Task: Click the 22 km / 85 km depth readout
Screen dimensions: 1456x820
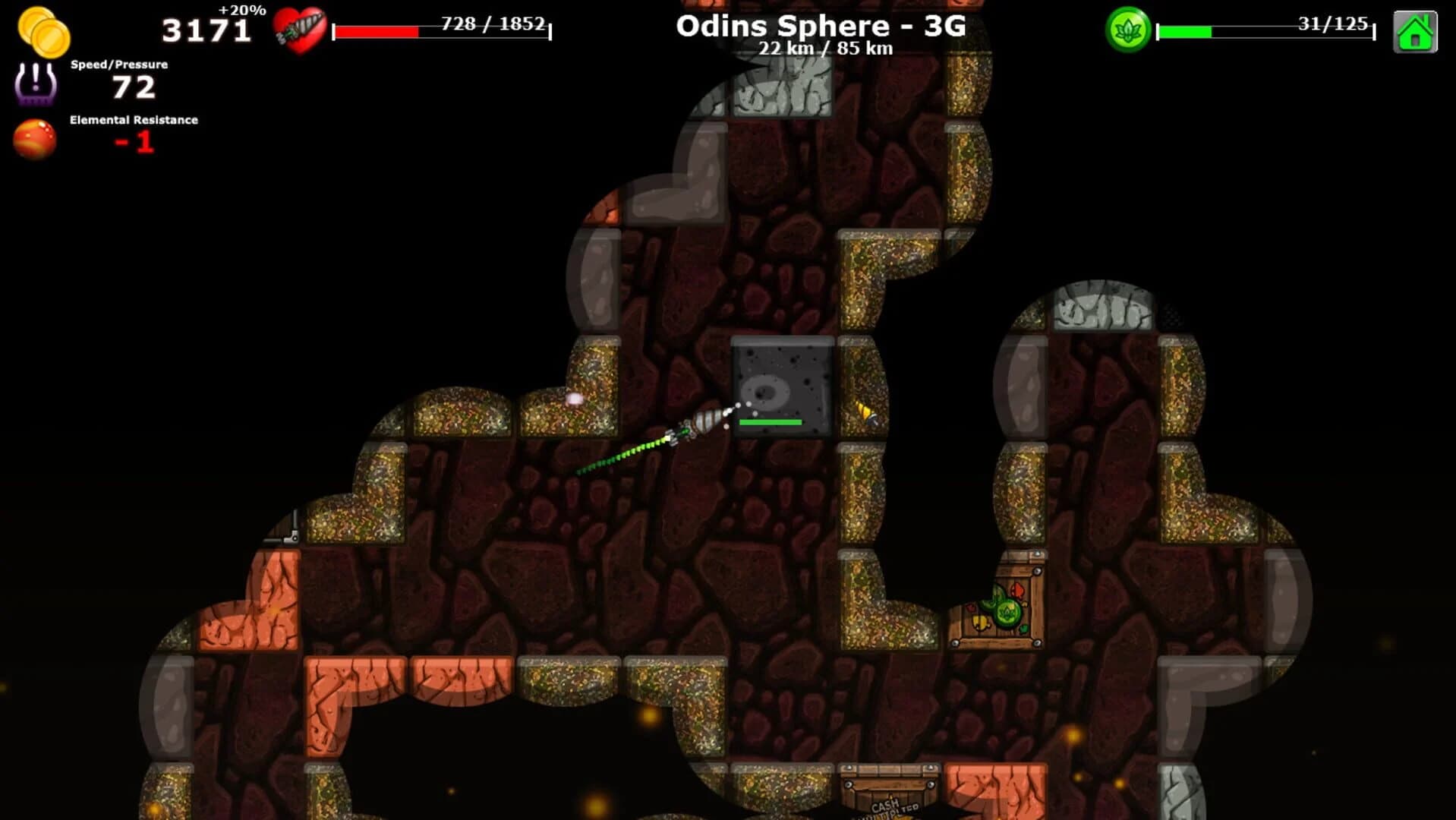Action: [x=824, y=49]
